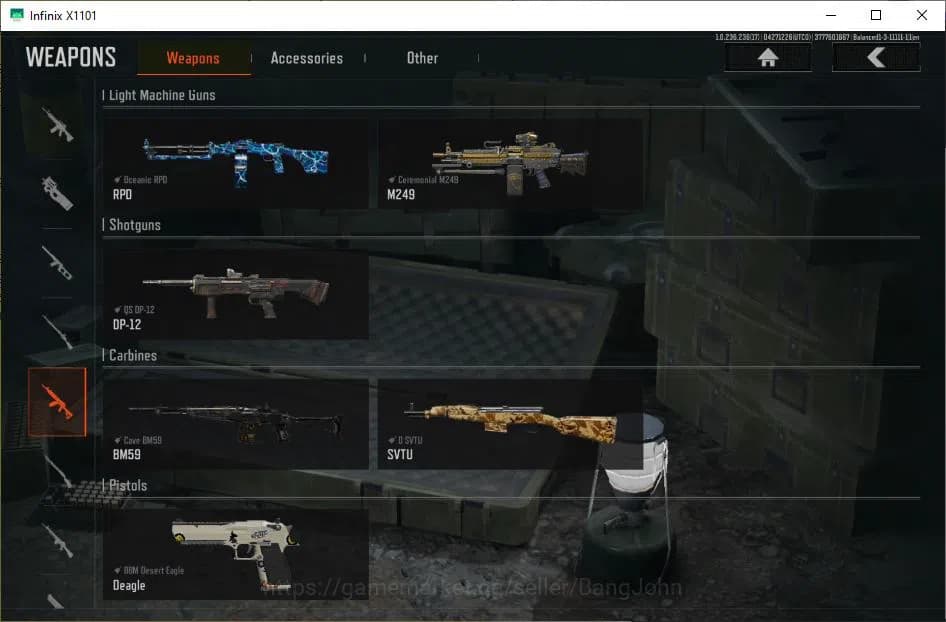Select the SVTU carbine card

pyautogui.click(x=510, y=424)
